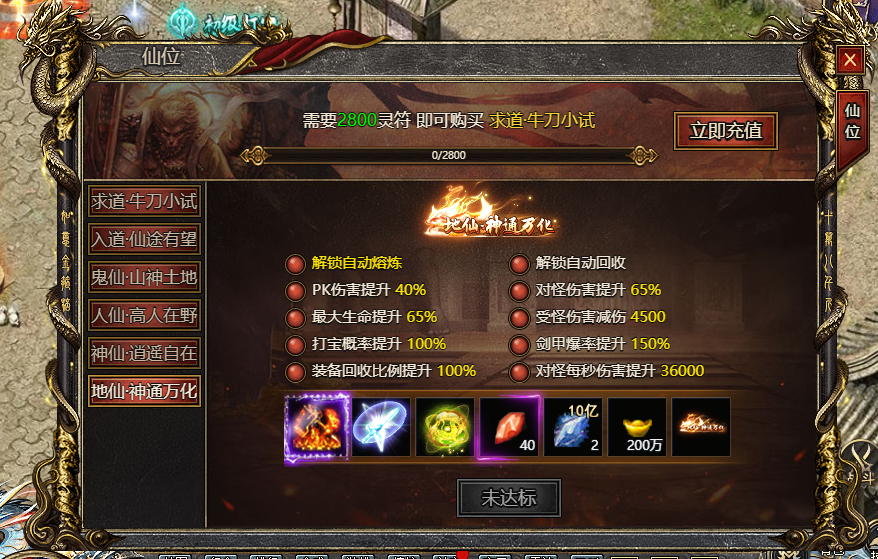The width and height of the screenshot is (878, 559).
Task: Choose the 人仙·高人在野 tier
Action: [144, 315]
